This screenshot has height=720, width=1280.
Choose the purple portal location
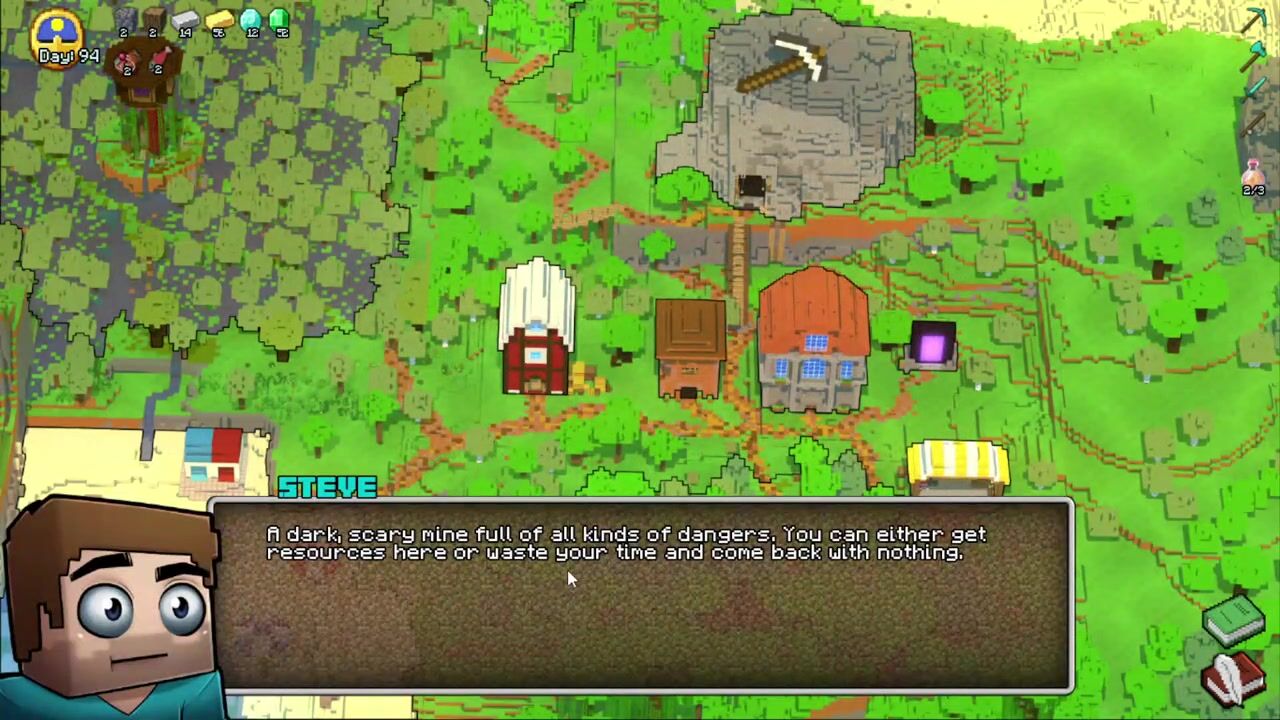point(931,347)
